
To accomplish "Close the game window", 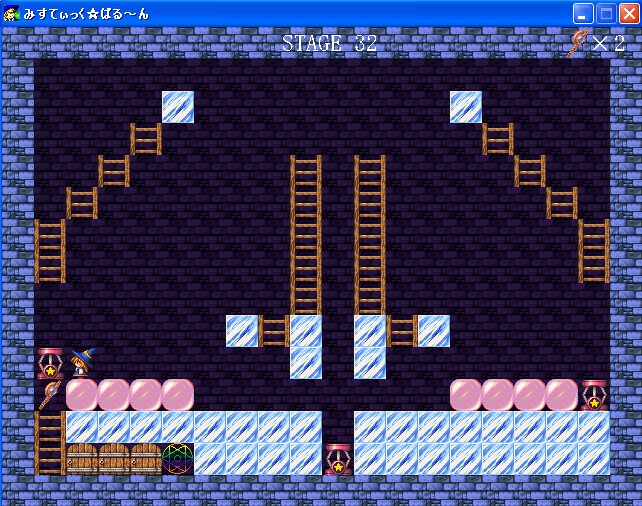I will [x=627, y=13].
